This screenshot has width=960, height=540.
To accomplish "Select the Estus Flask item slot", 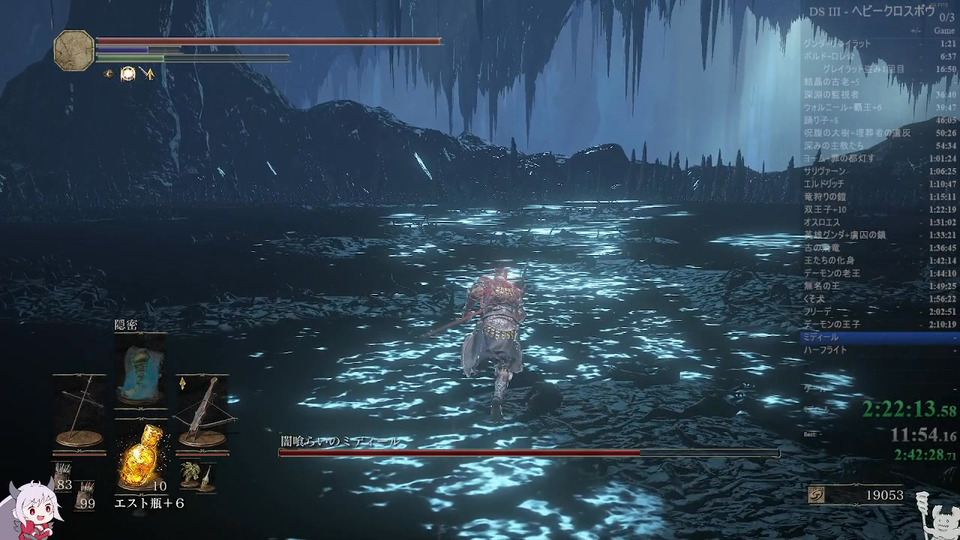I will click(140, 459).
